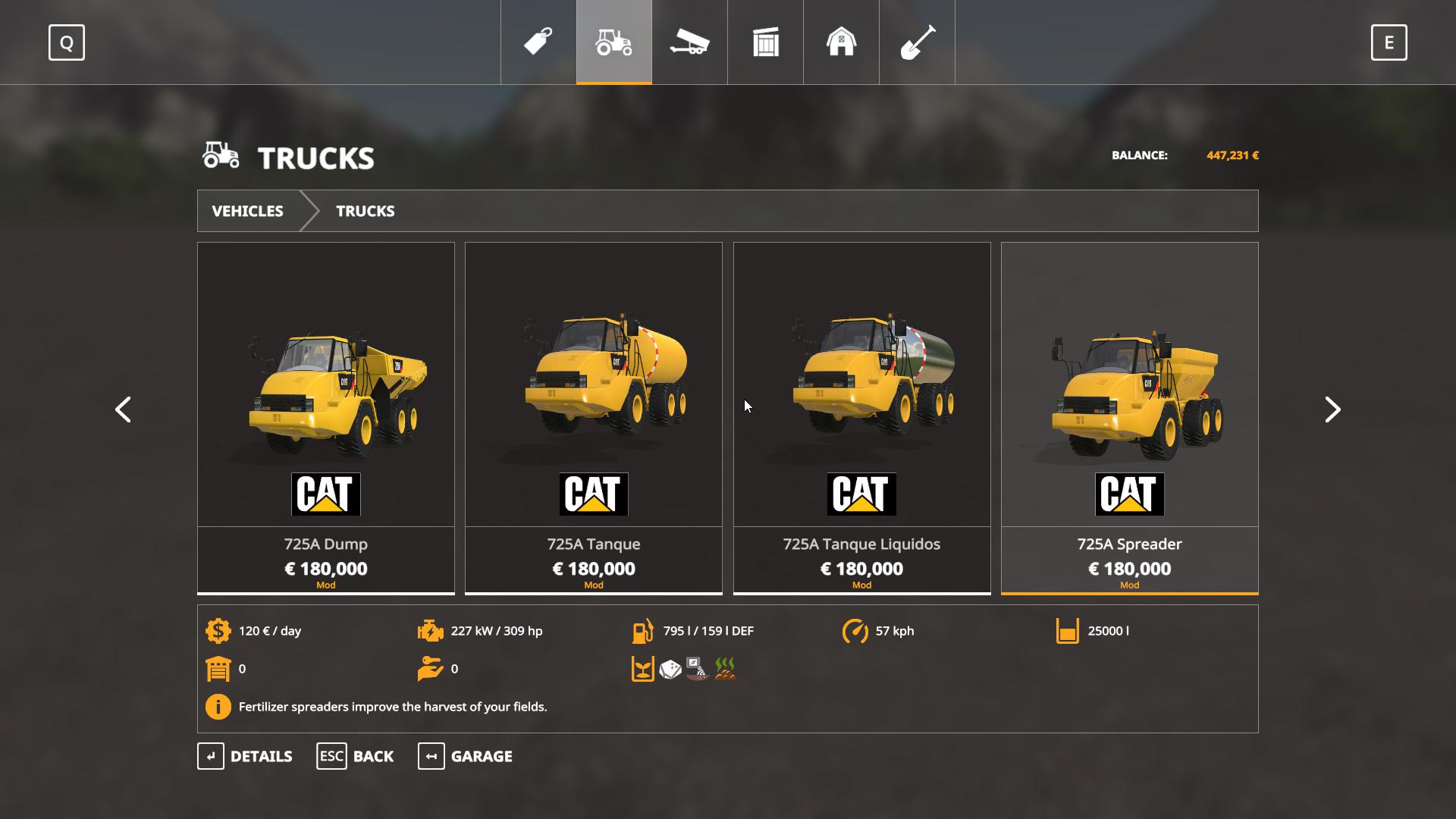Open Details for the selected truck
1456x819 pixels.
(x=245, y=756)
